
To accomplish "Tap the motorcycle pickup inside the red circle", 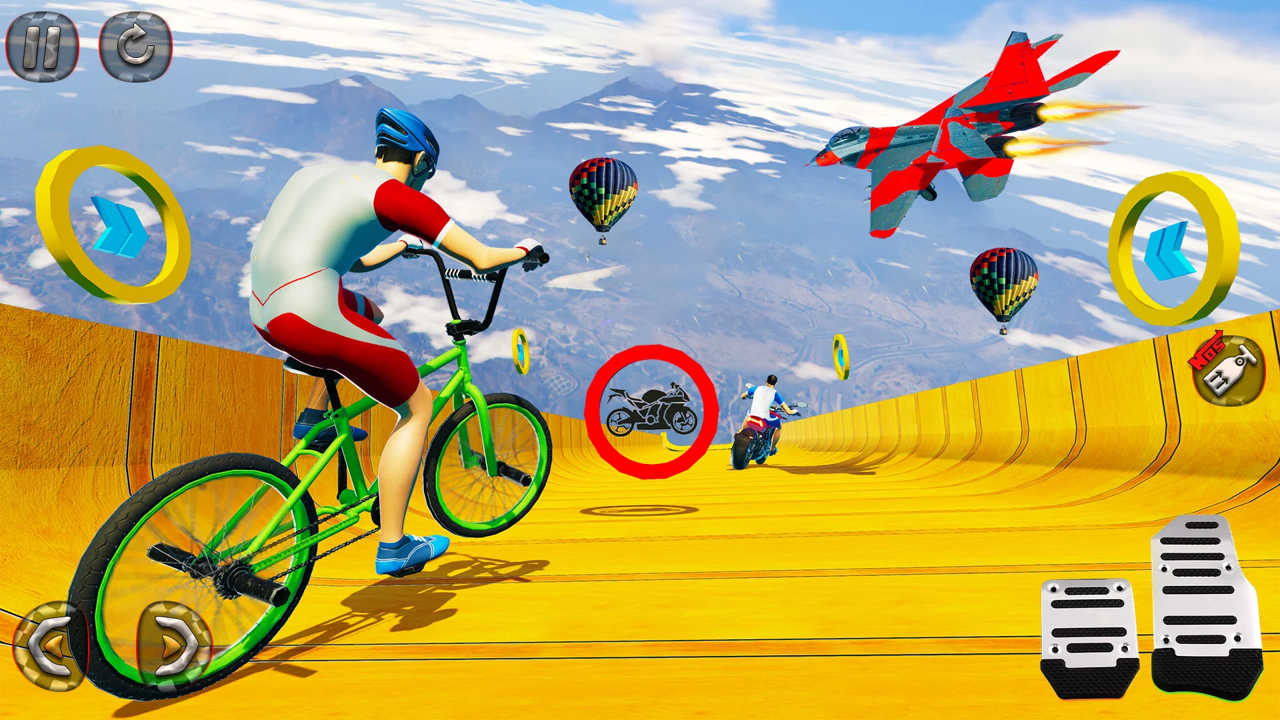I will [651, 408].
